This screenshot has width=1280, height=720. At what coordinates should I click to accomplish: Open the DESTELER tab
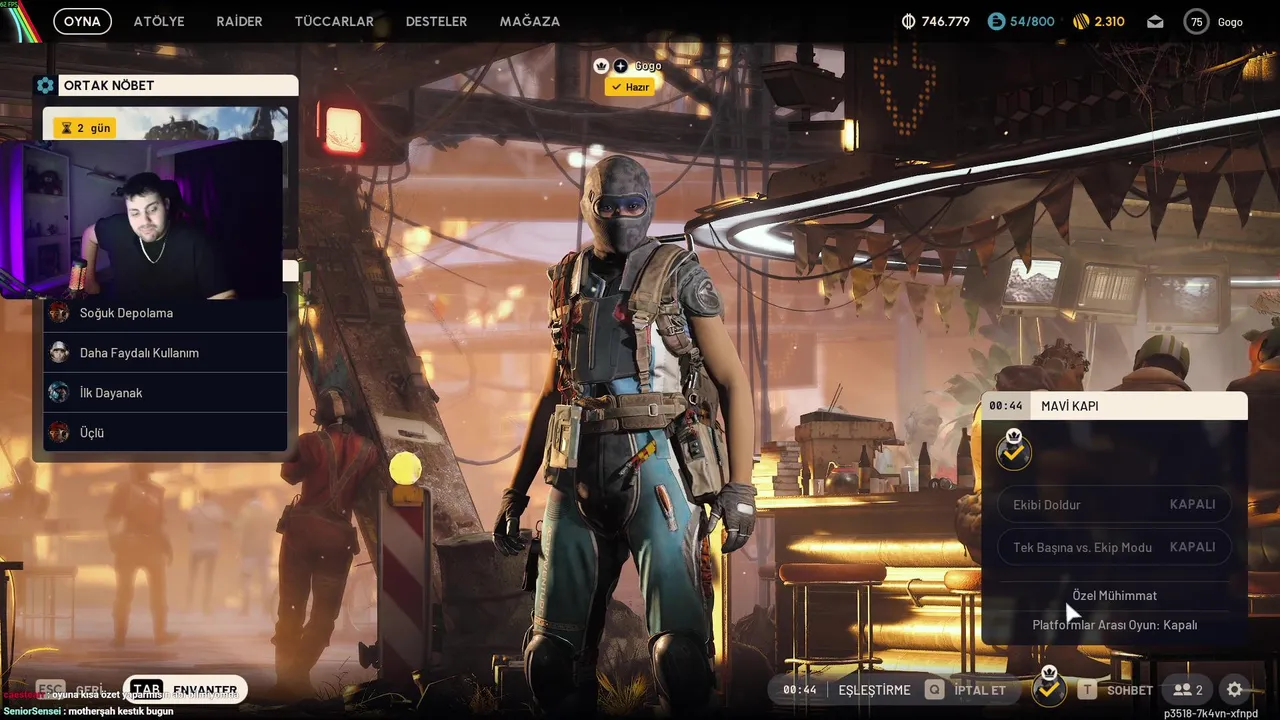436,21
